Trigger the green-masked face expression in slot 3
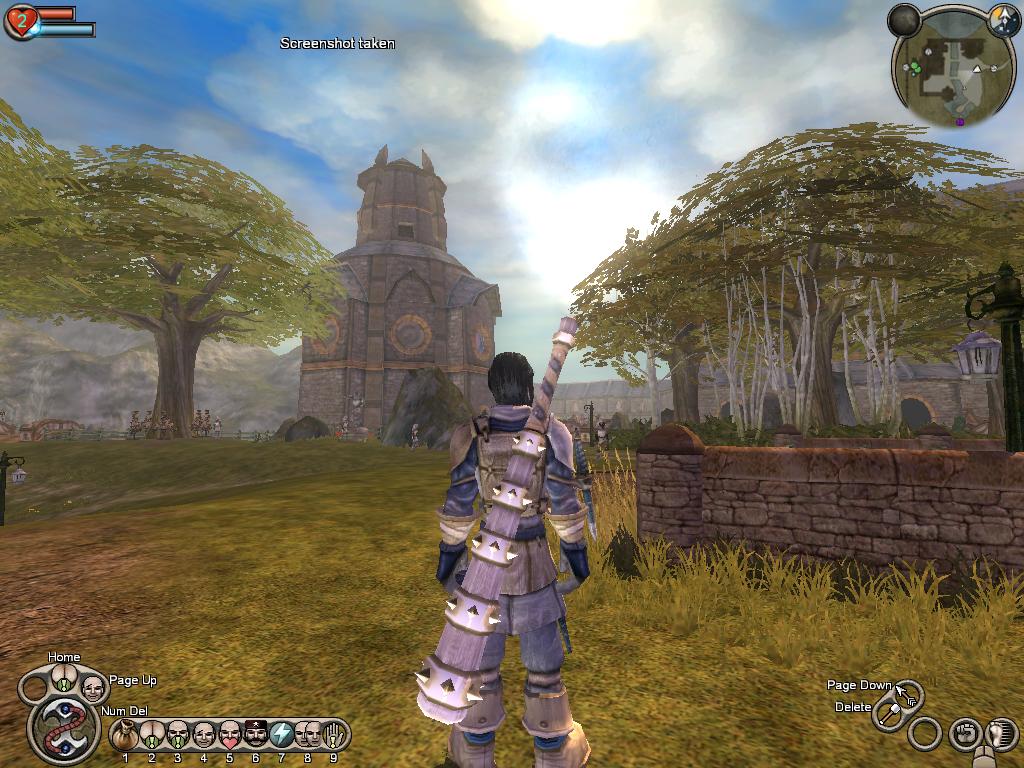The width and height of the screenshot is (1024, 768). coord(178,736)
